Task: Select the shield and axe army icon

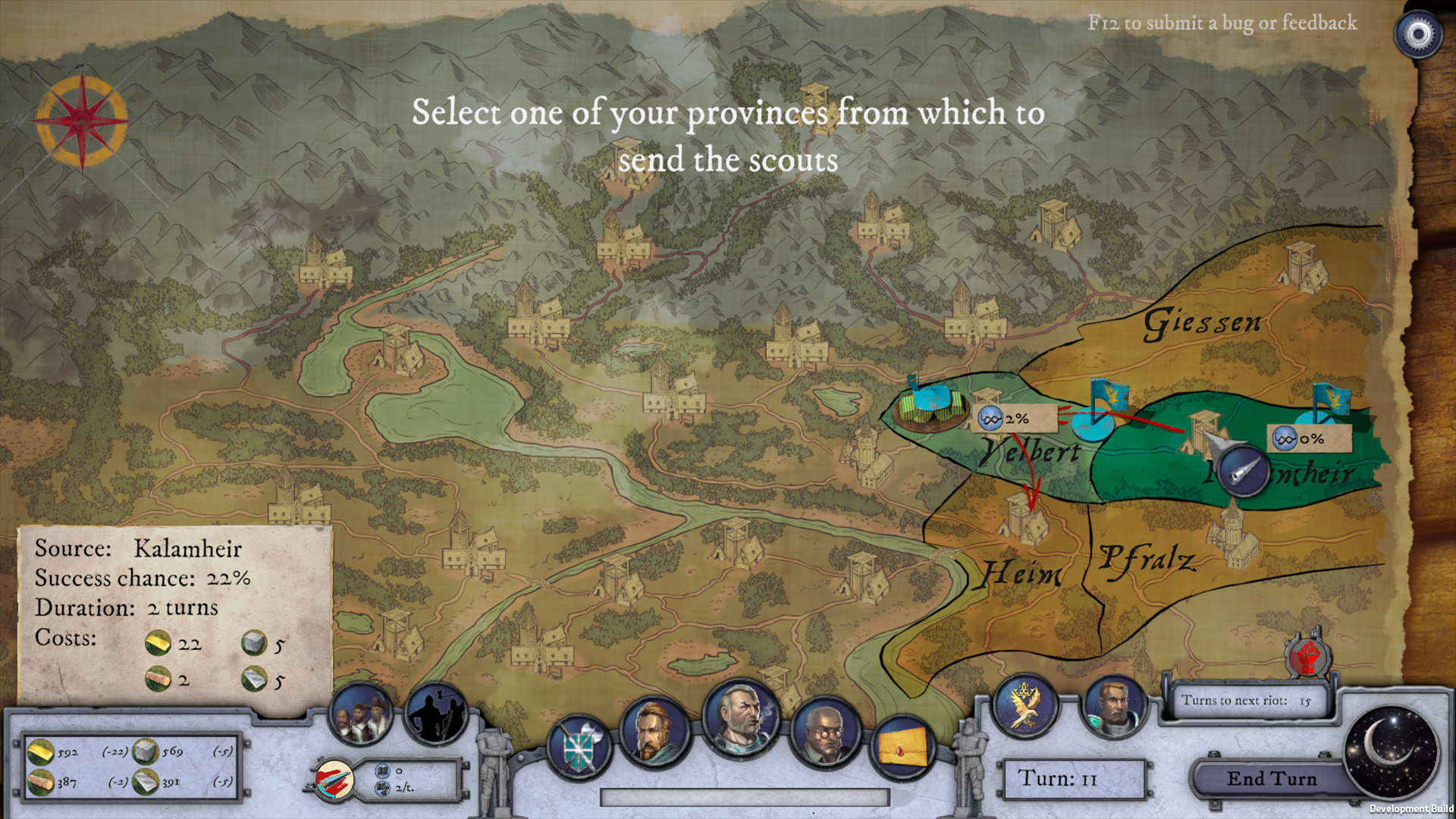Action: coord(579,745)
